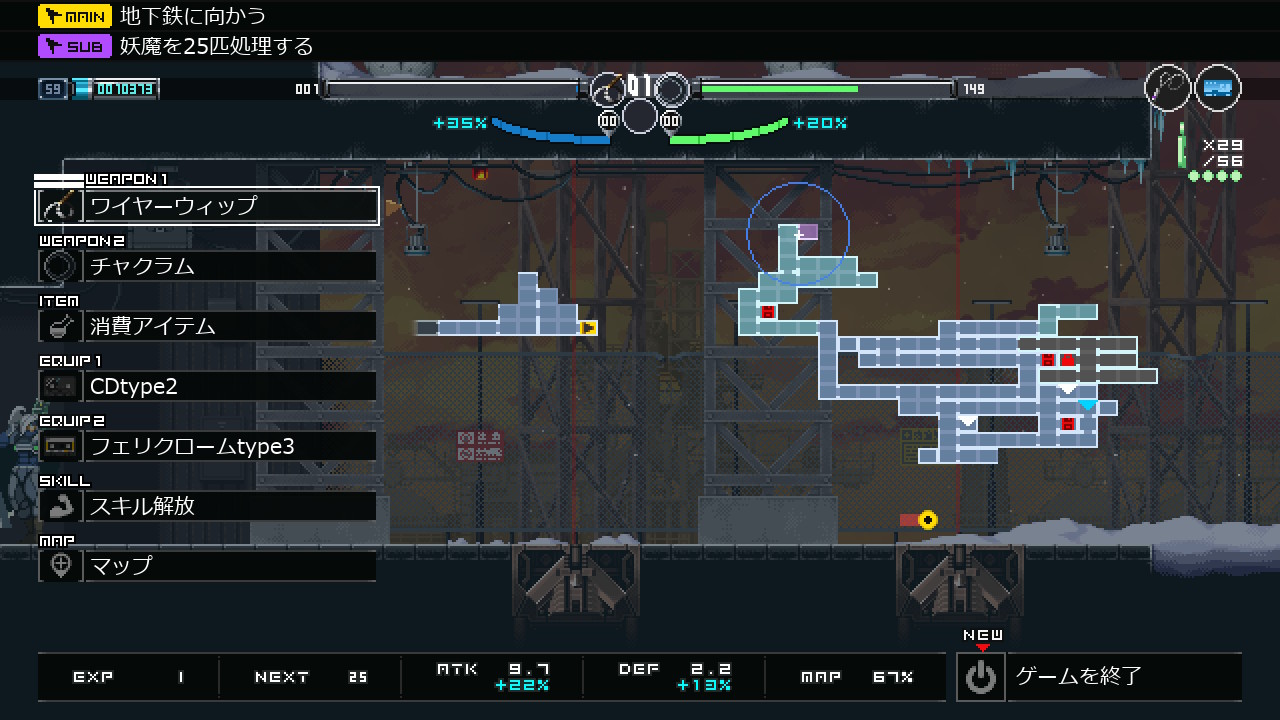Screen dimensions: 1280x720
Task: Click the ゲームを終了 quit button
Action: point(1098,676)
